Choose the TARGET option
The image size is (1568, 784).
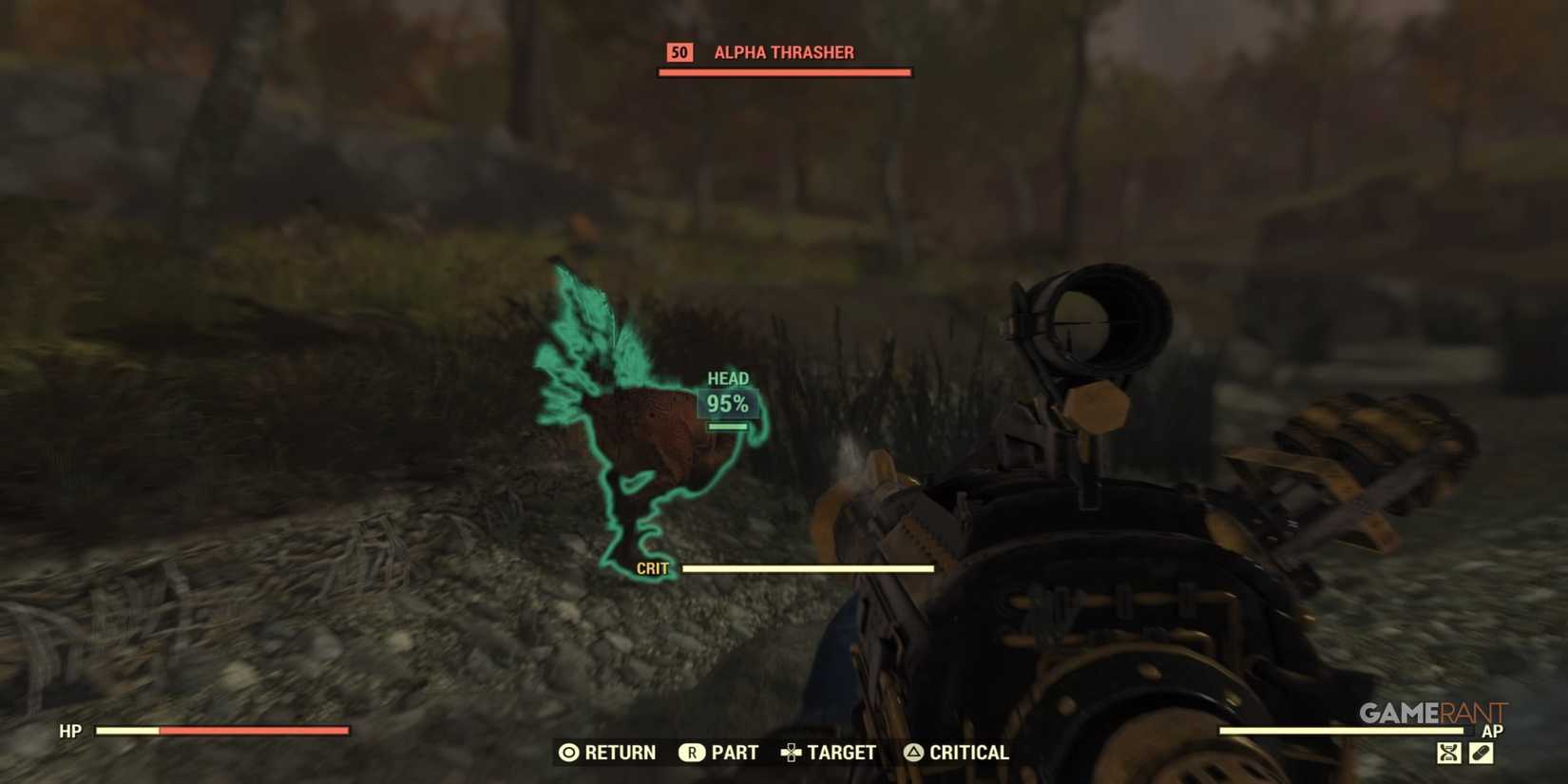(841, 752)
